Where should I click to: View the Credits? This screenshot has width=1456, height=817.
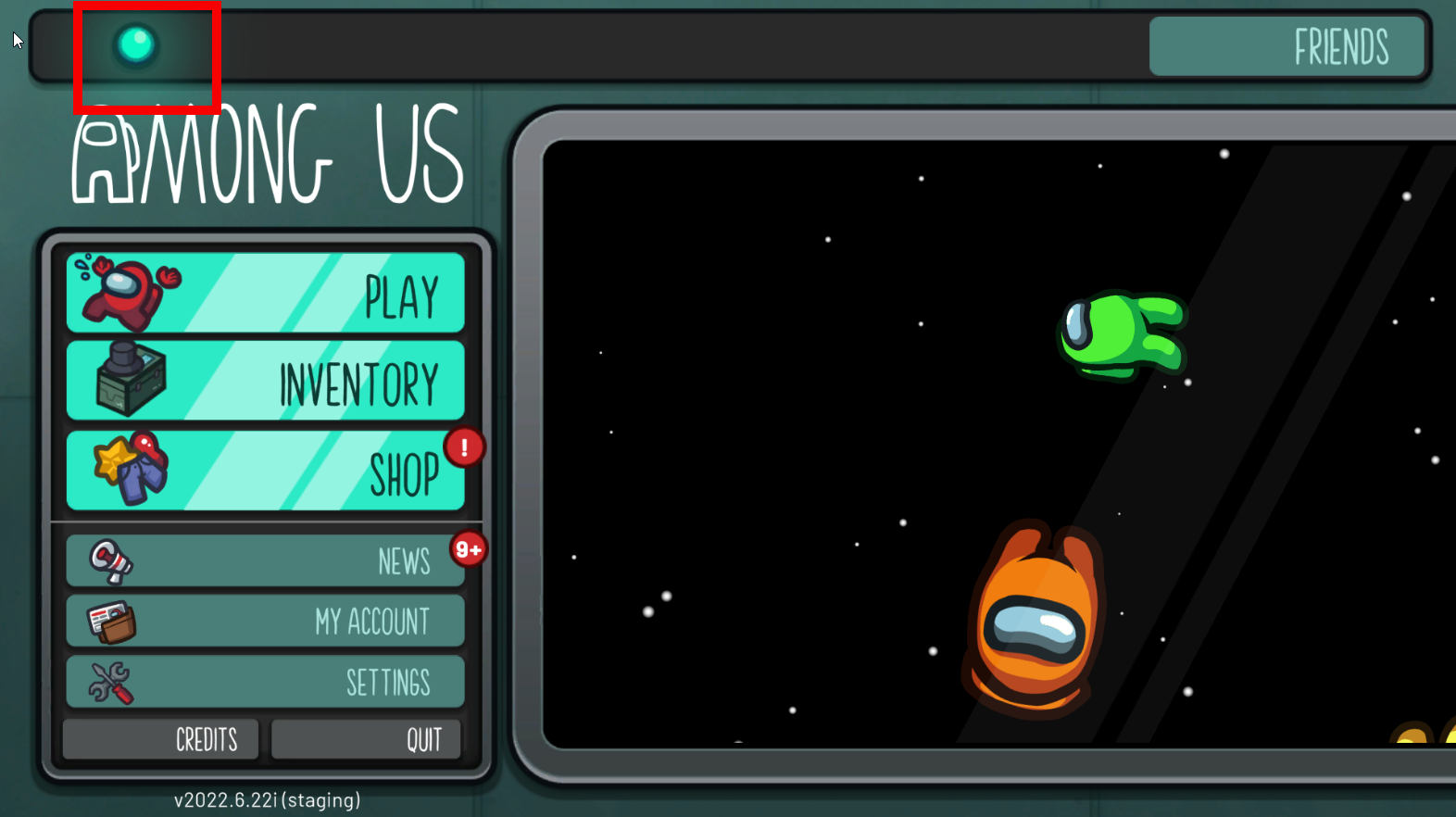click(x=160, y=739)
